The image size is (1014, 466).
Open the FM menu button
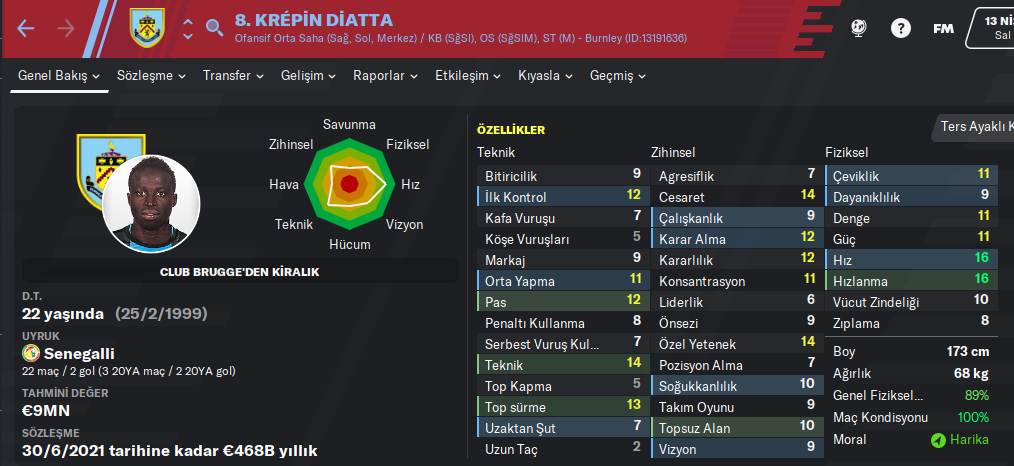pos(943,28)
